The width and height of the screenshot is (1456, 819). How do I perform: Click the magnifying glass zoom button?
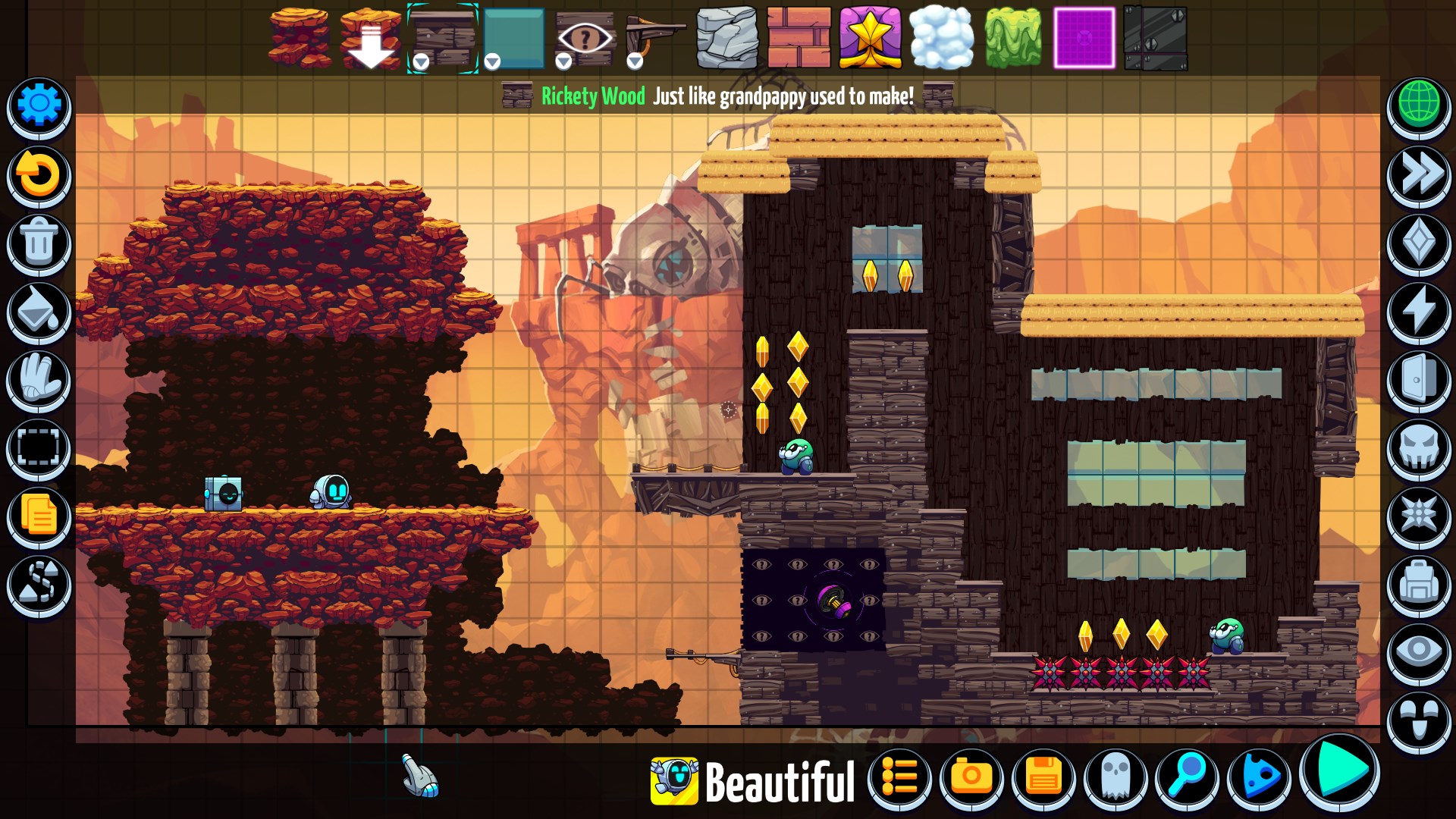(x=1187, y=777)
